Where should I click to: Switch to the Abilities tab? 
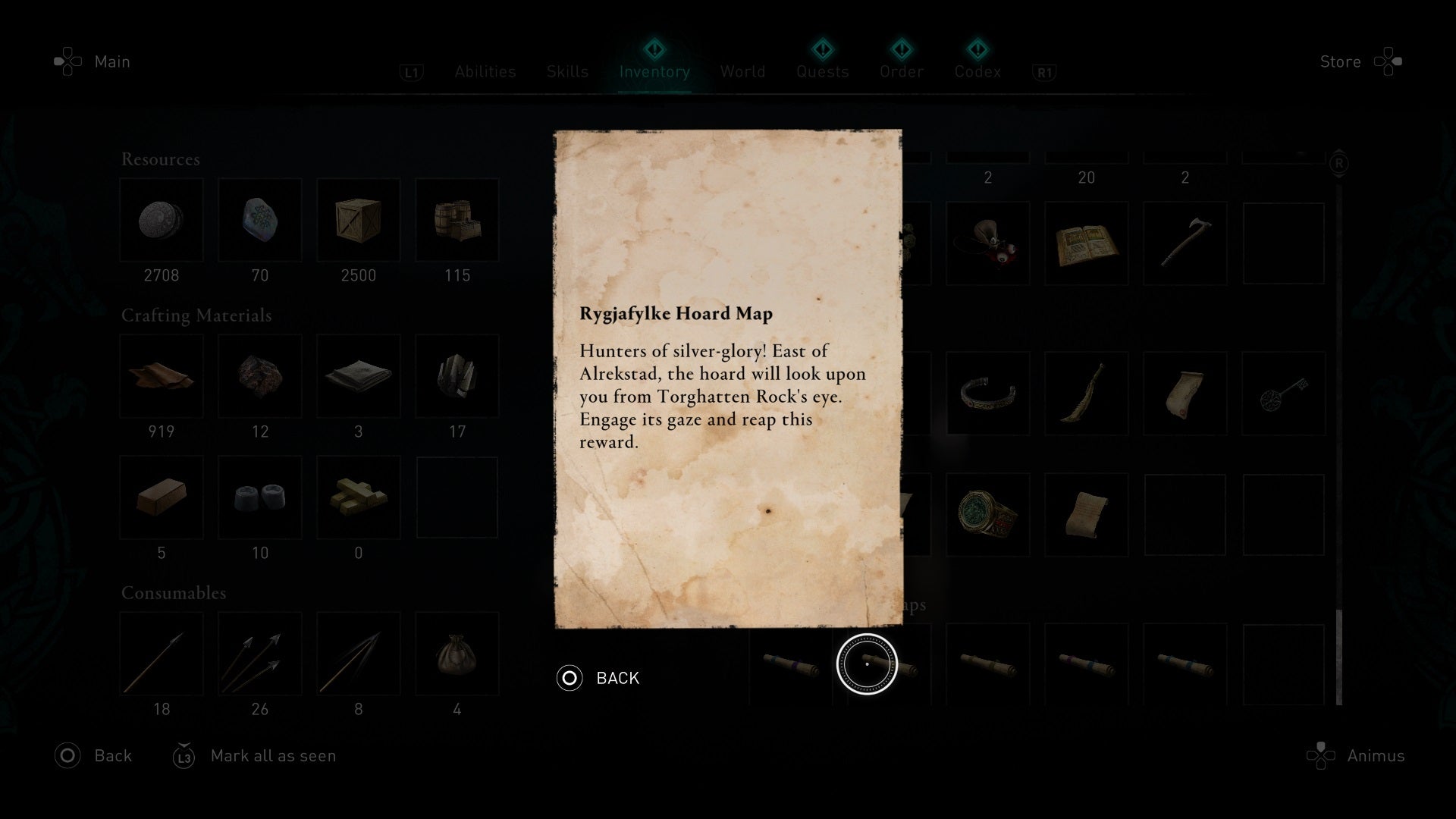point(485,71)
